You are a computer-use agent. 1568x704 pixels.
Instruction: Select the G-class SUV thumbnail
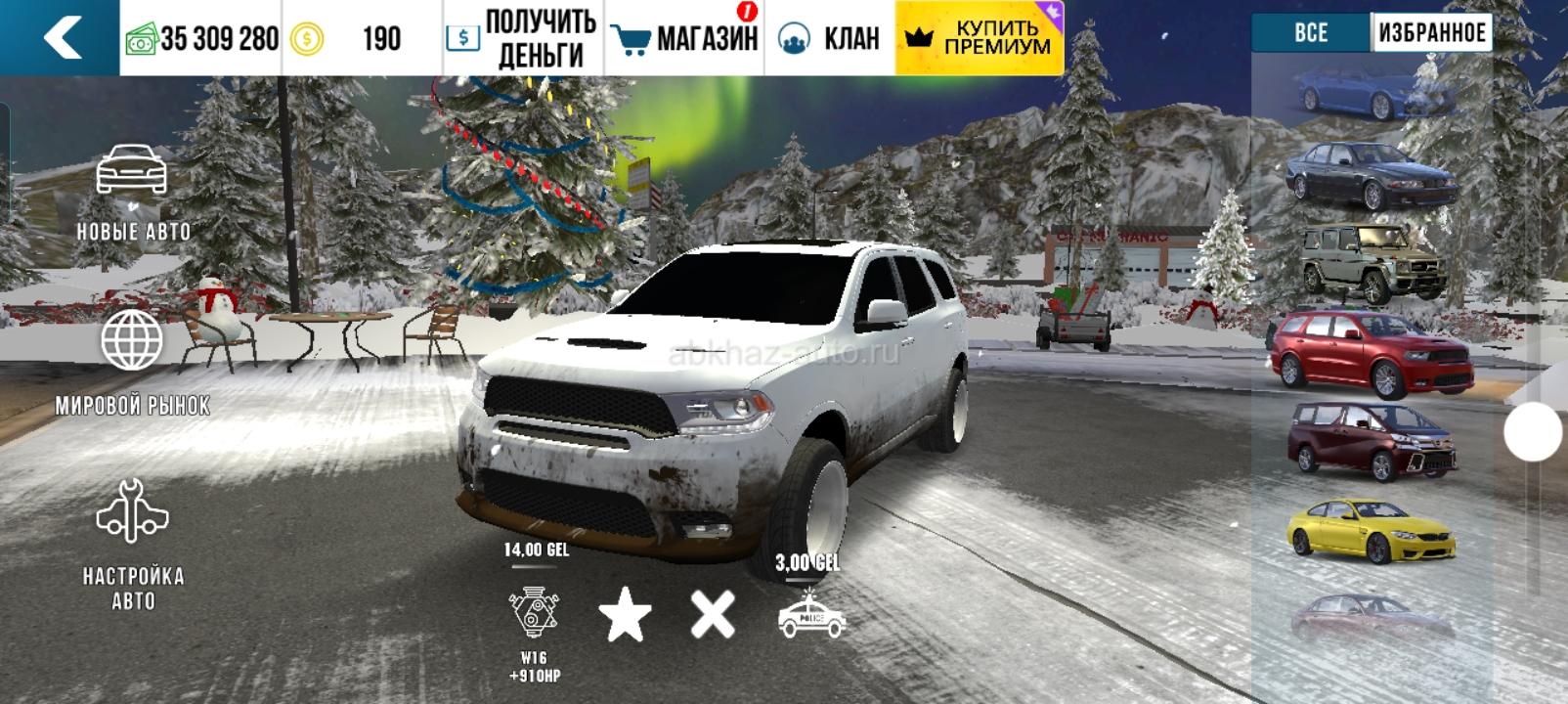pyautogui.click(x=1373, y=262)
